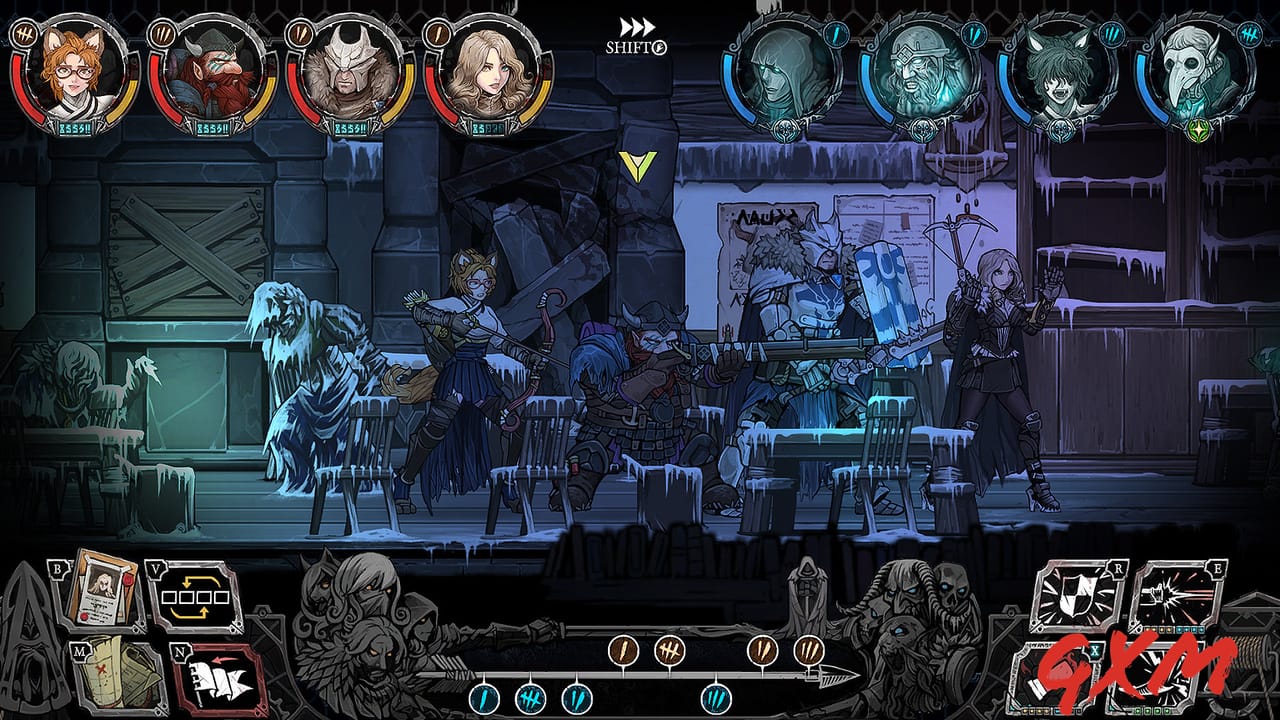The height and width of the screenshot is (720, 1280).
Task: Click the green status orb under the plague-doctor enemy
Action: (1198, 130)
